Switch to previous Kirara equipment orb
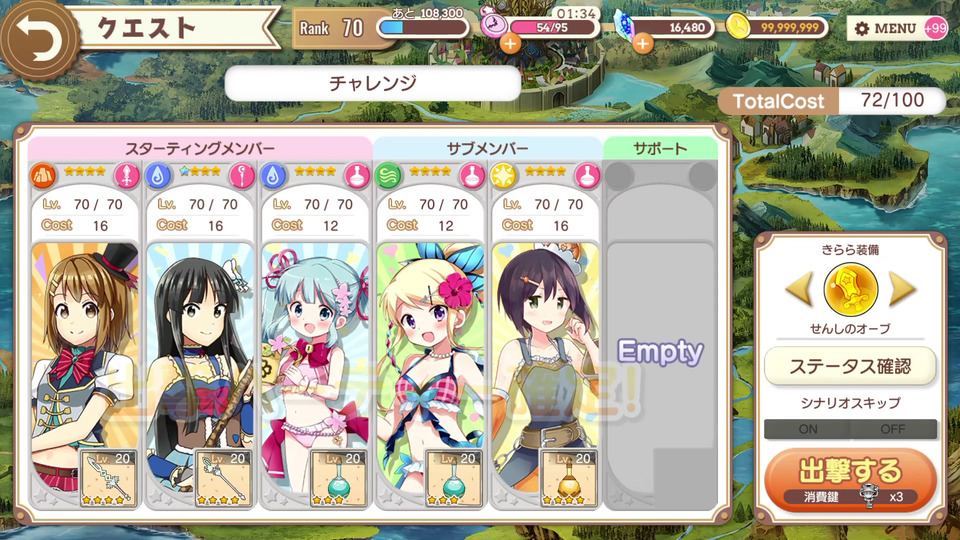960x540 pixels. tap(798, 289)
